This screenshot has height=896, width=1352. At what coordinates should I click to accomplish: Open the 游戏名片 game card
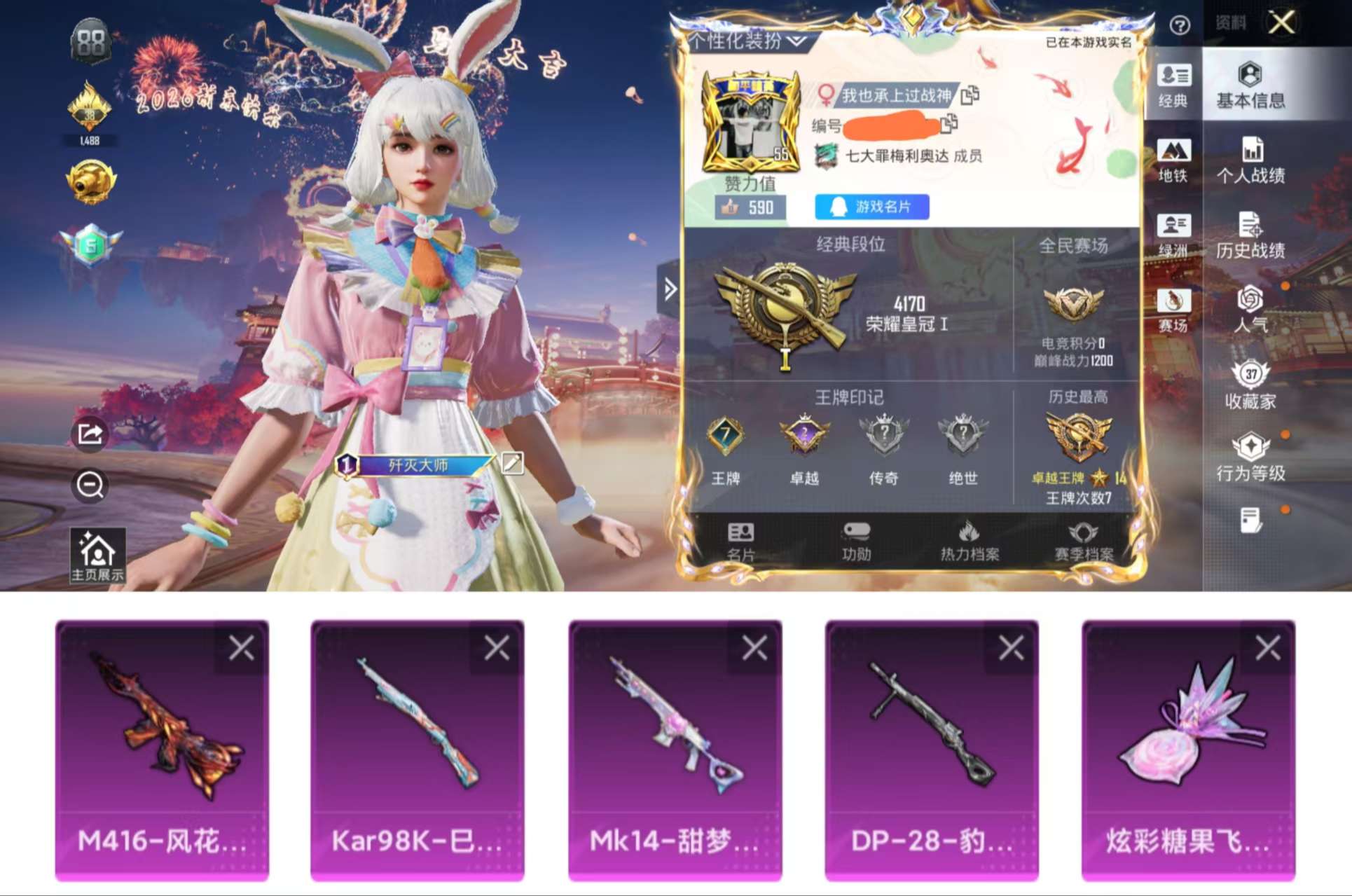[871, 207]
